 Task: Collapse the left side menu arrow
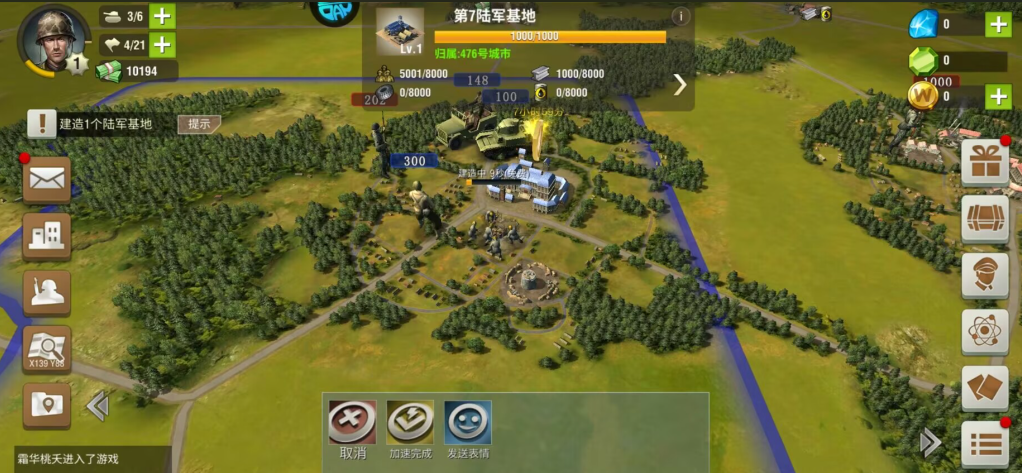click(98, 406)
